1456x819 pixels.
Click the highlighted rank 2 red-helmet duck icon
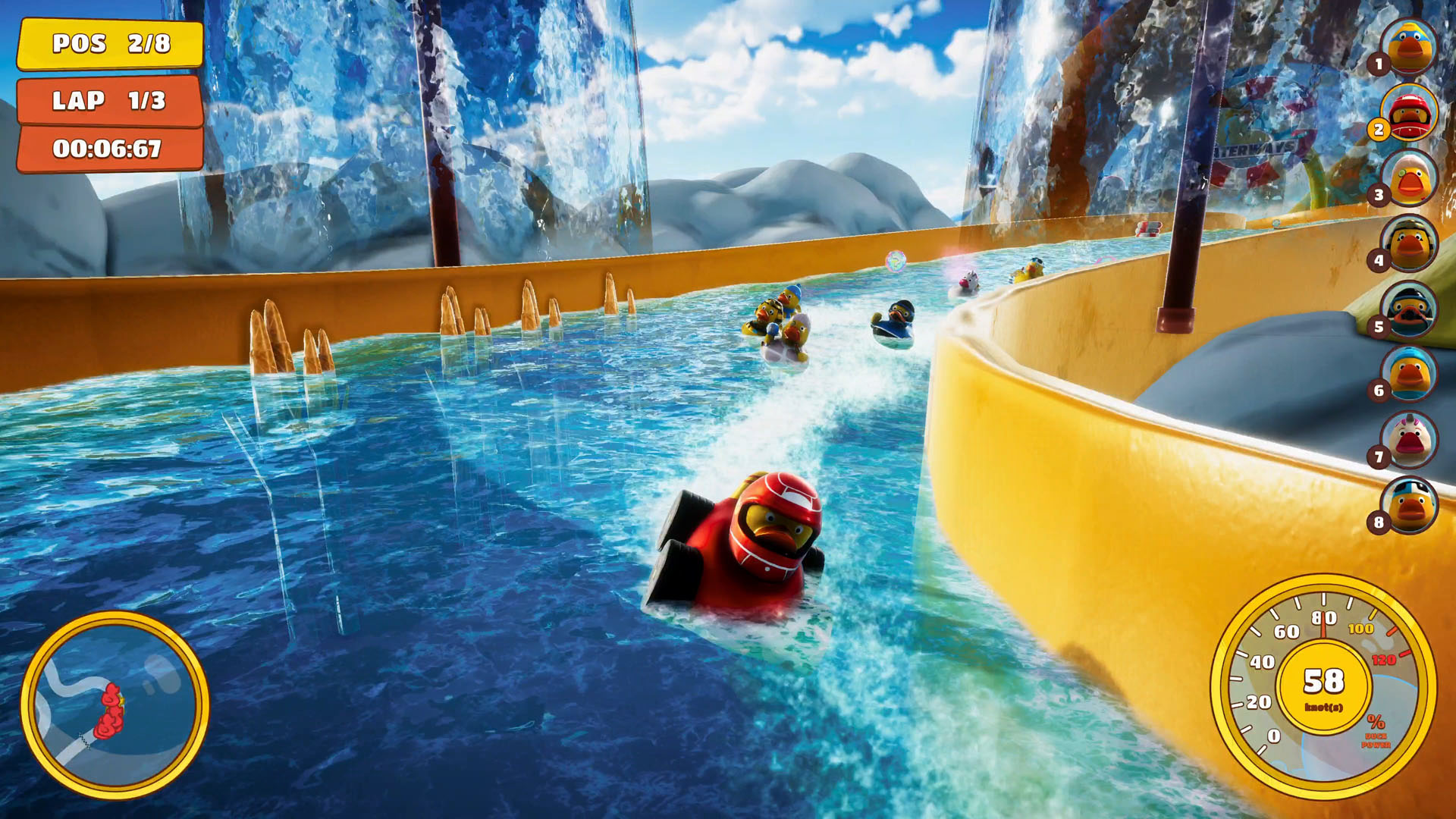1409,112
